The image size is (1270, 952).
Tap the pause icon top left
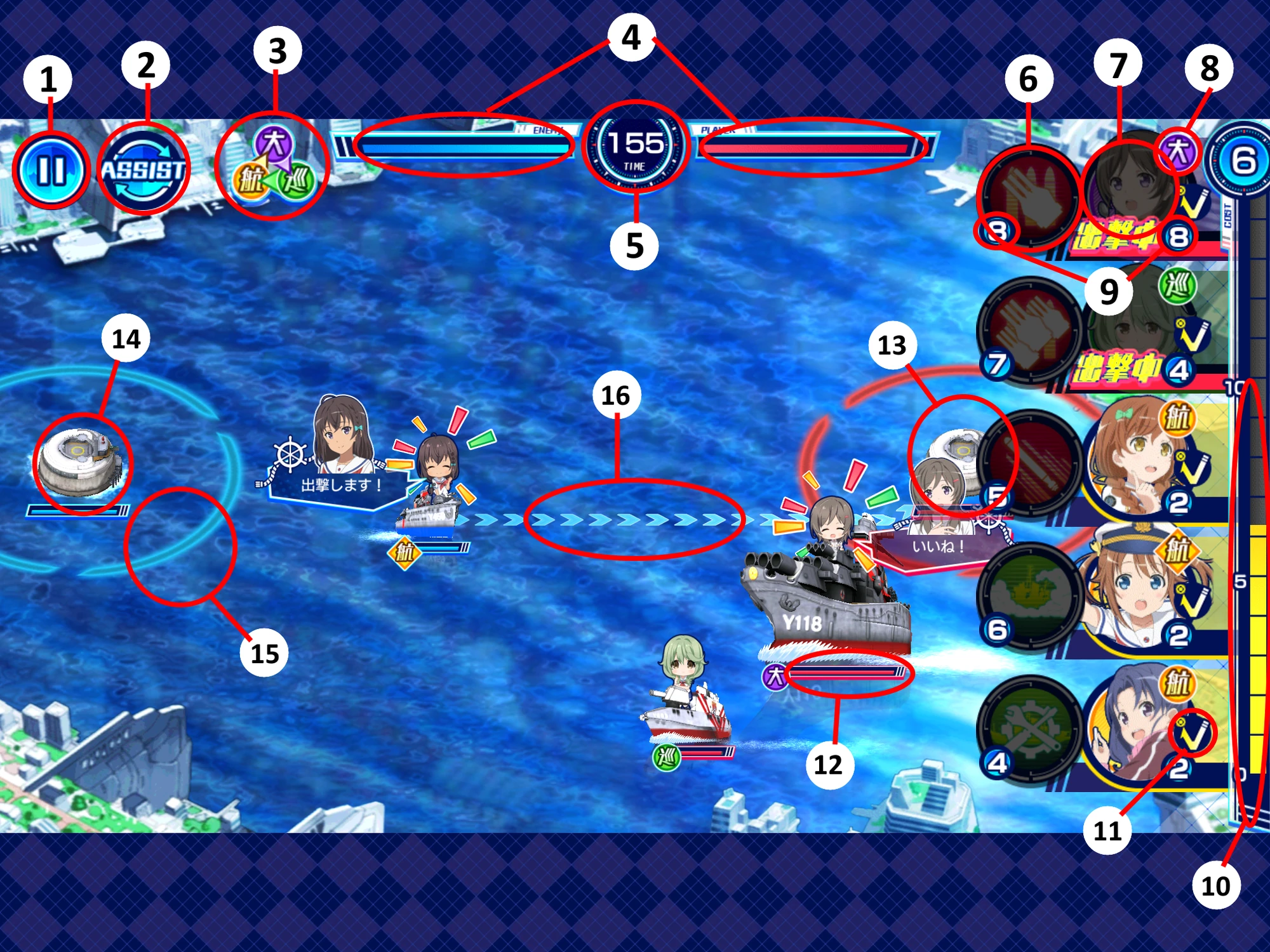tap(54, 168)
